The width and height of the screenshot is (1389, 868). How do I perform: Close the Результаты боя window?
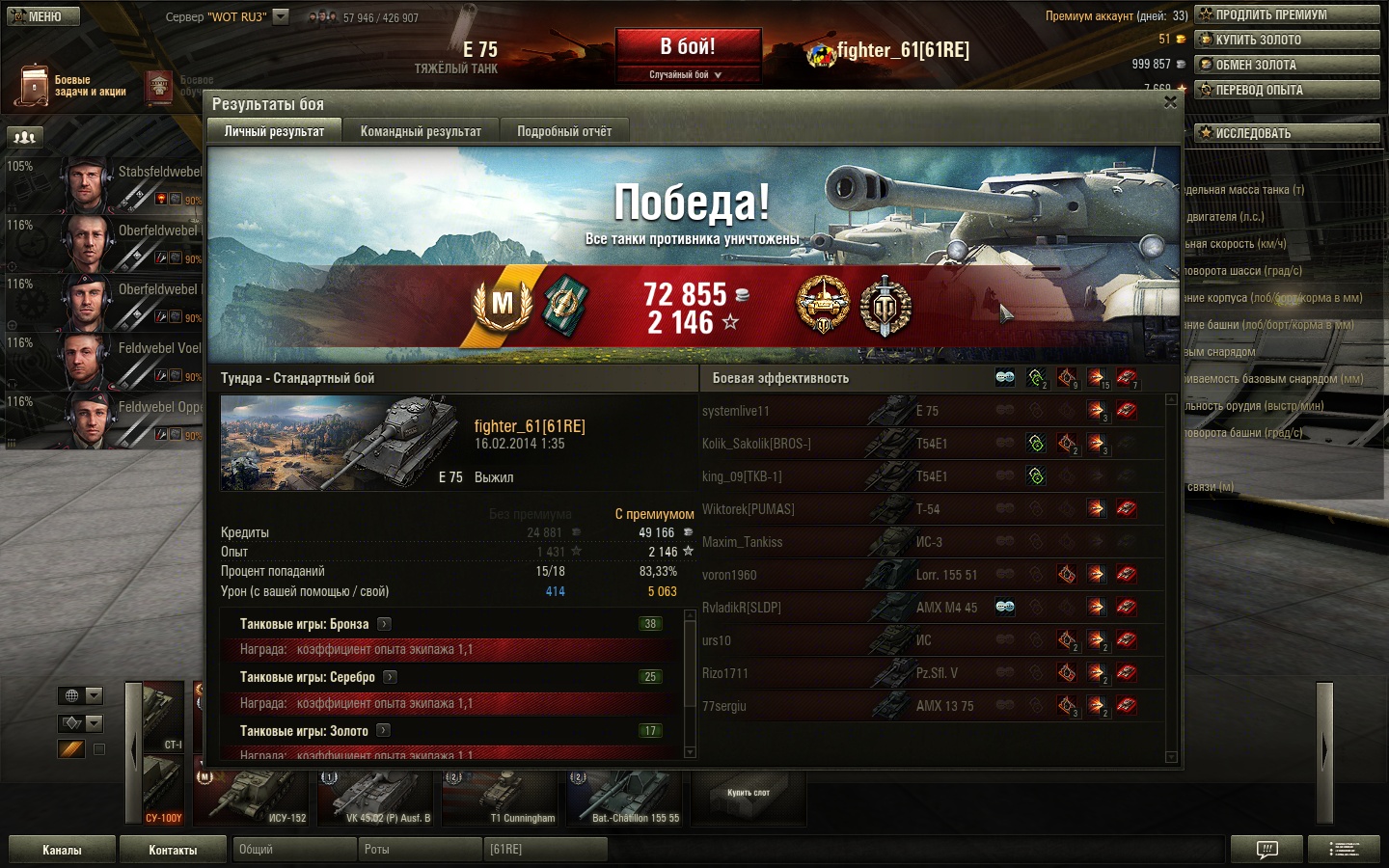[1170, 102]
